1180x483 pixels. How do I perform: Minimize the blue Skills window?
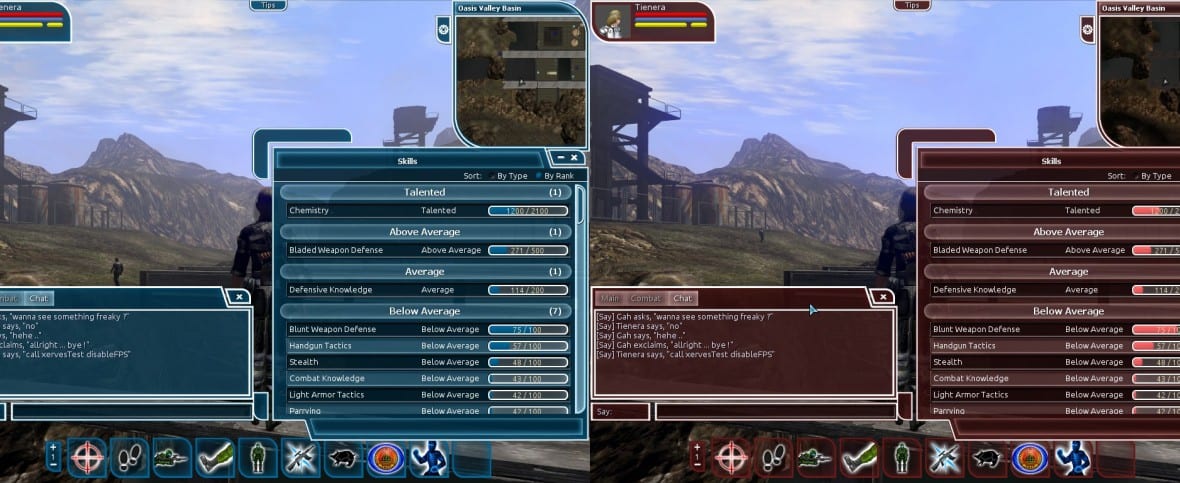[x=561, y=158]
